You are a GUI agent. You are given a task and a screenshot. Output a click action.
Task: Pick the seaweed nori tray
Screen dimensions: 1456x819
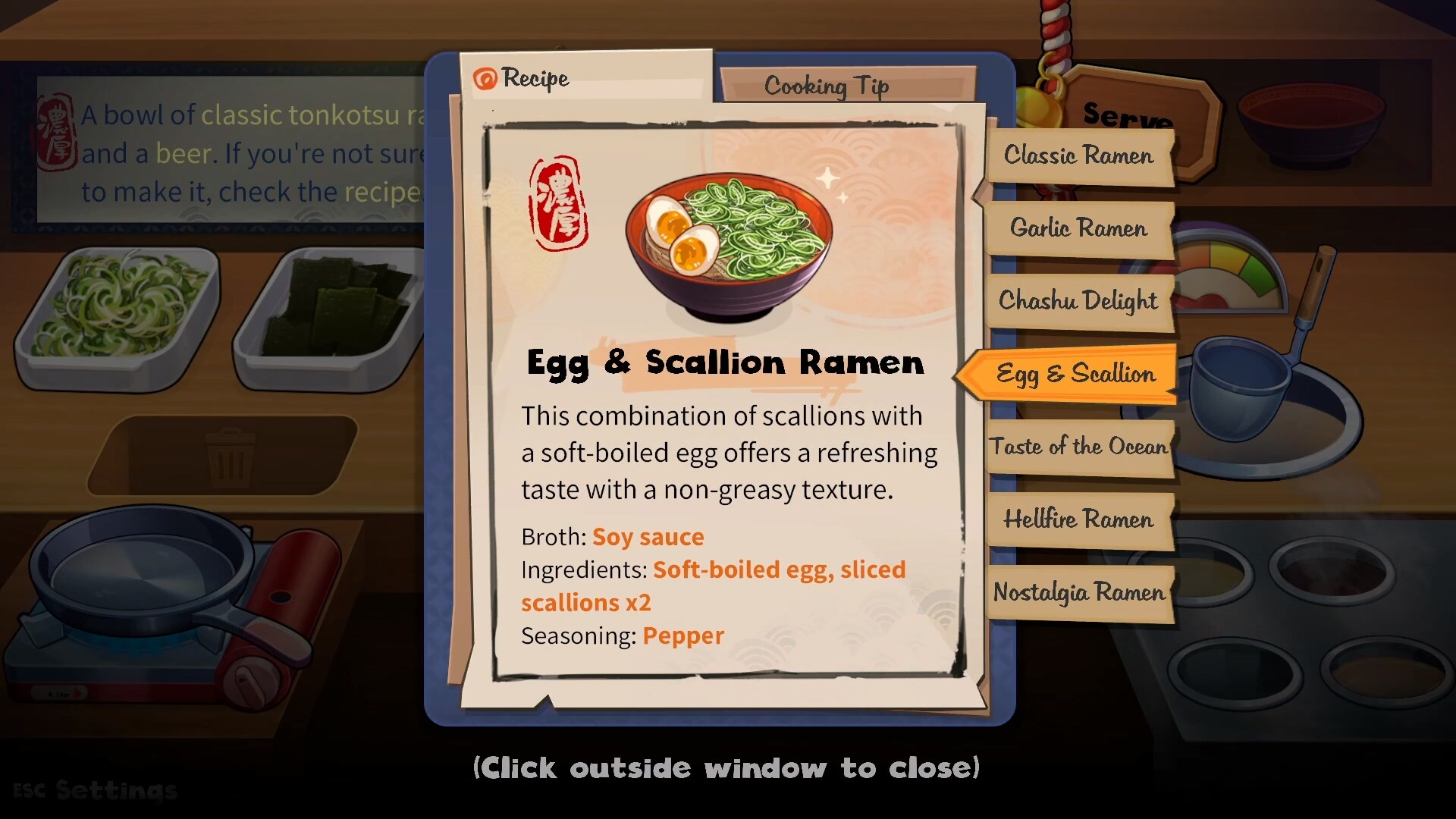(334, 311)
